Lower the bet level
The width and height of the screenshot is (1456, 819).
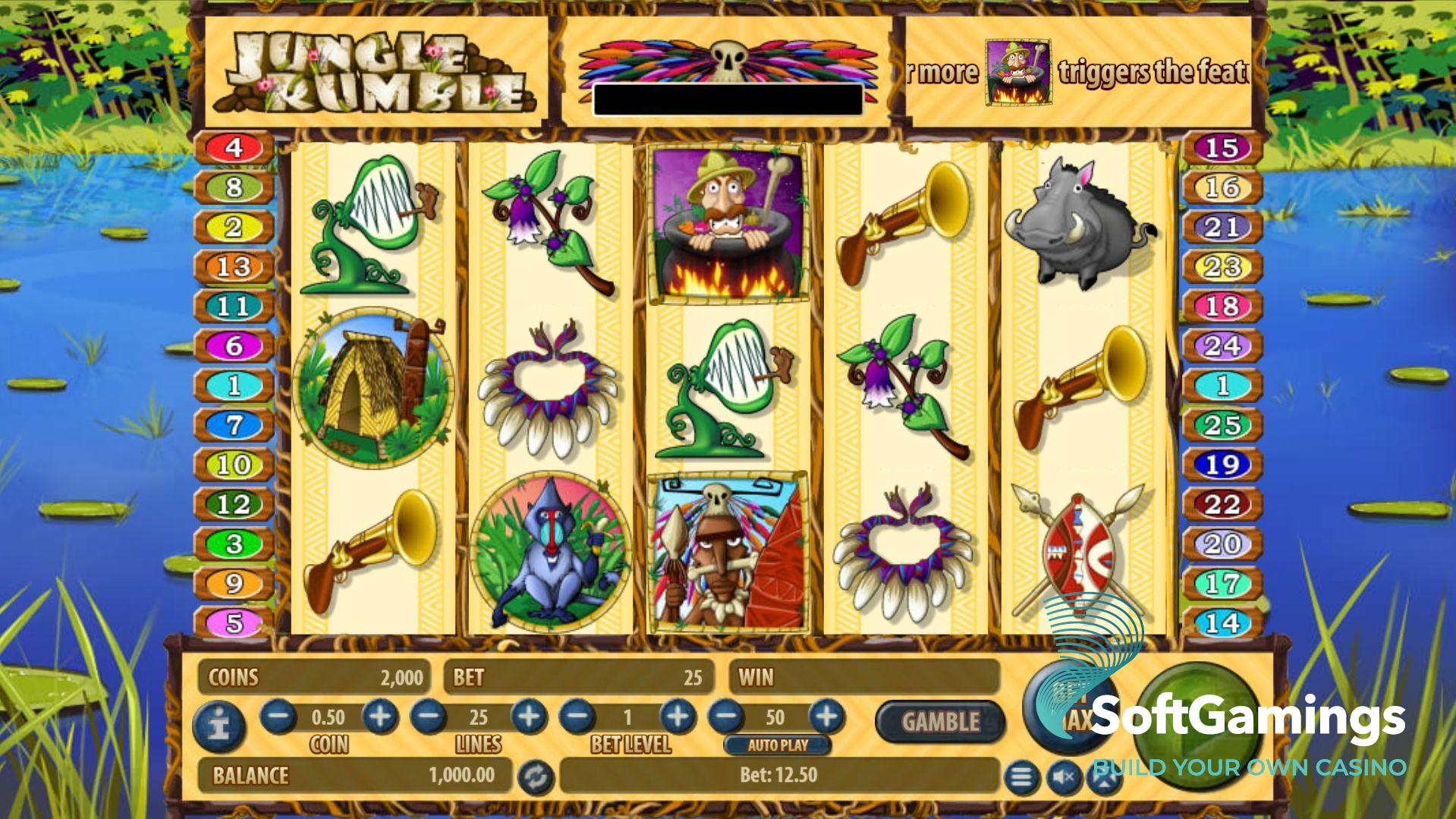(x=578, y=717)
